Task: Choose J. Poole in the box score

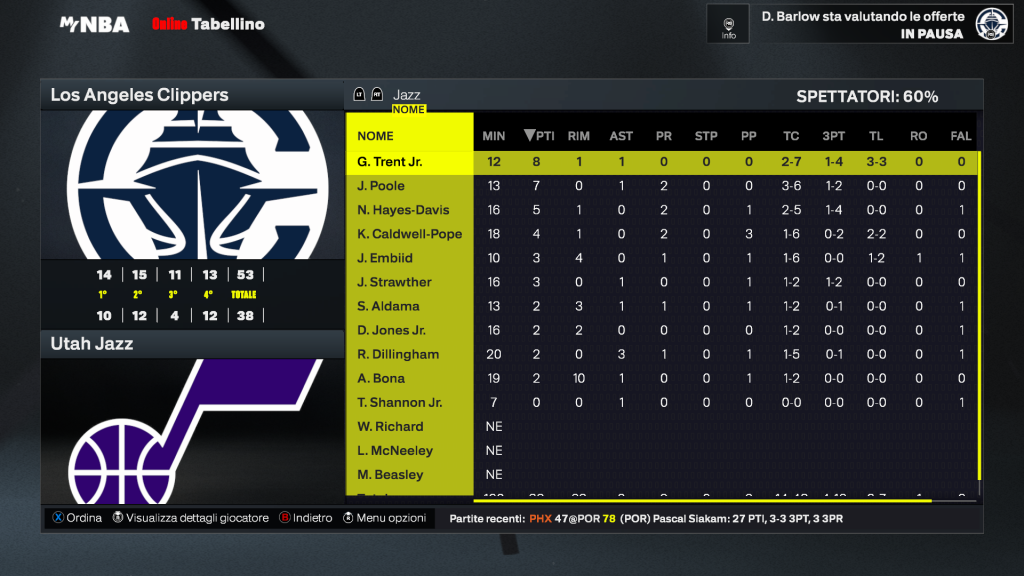Action: (x=380, y=186)
